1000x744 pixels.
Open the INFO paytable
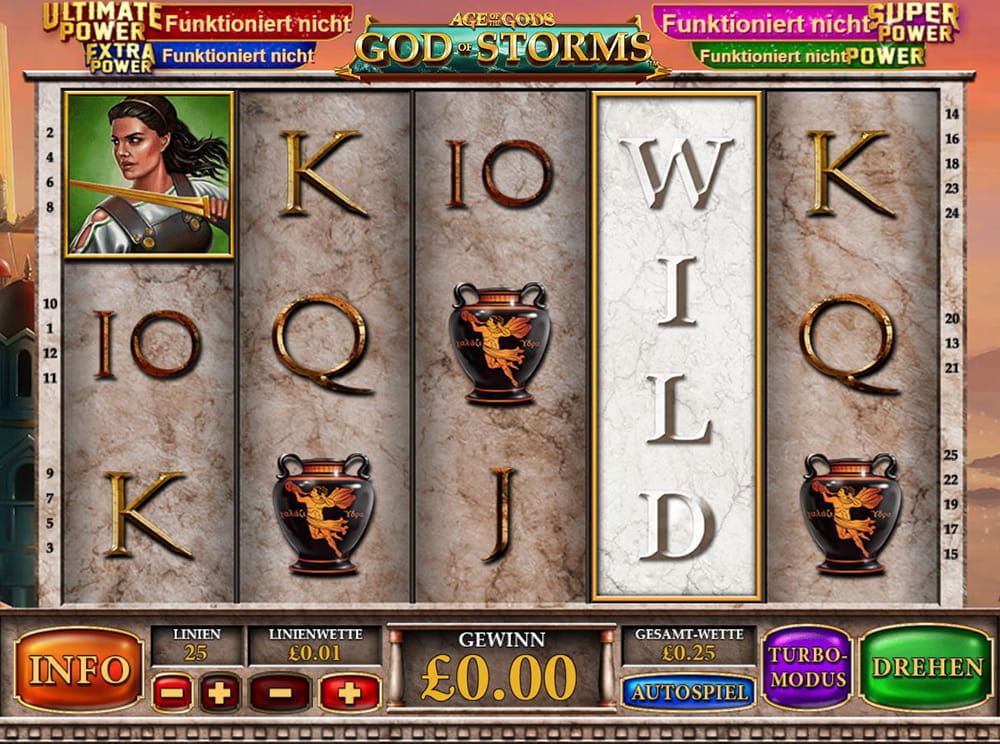pyautogui.click(x=78, y=669)
